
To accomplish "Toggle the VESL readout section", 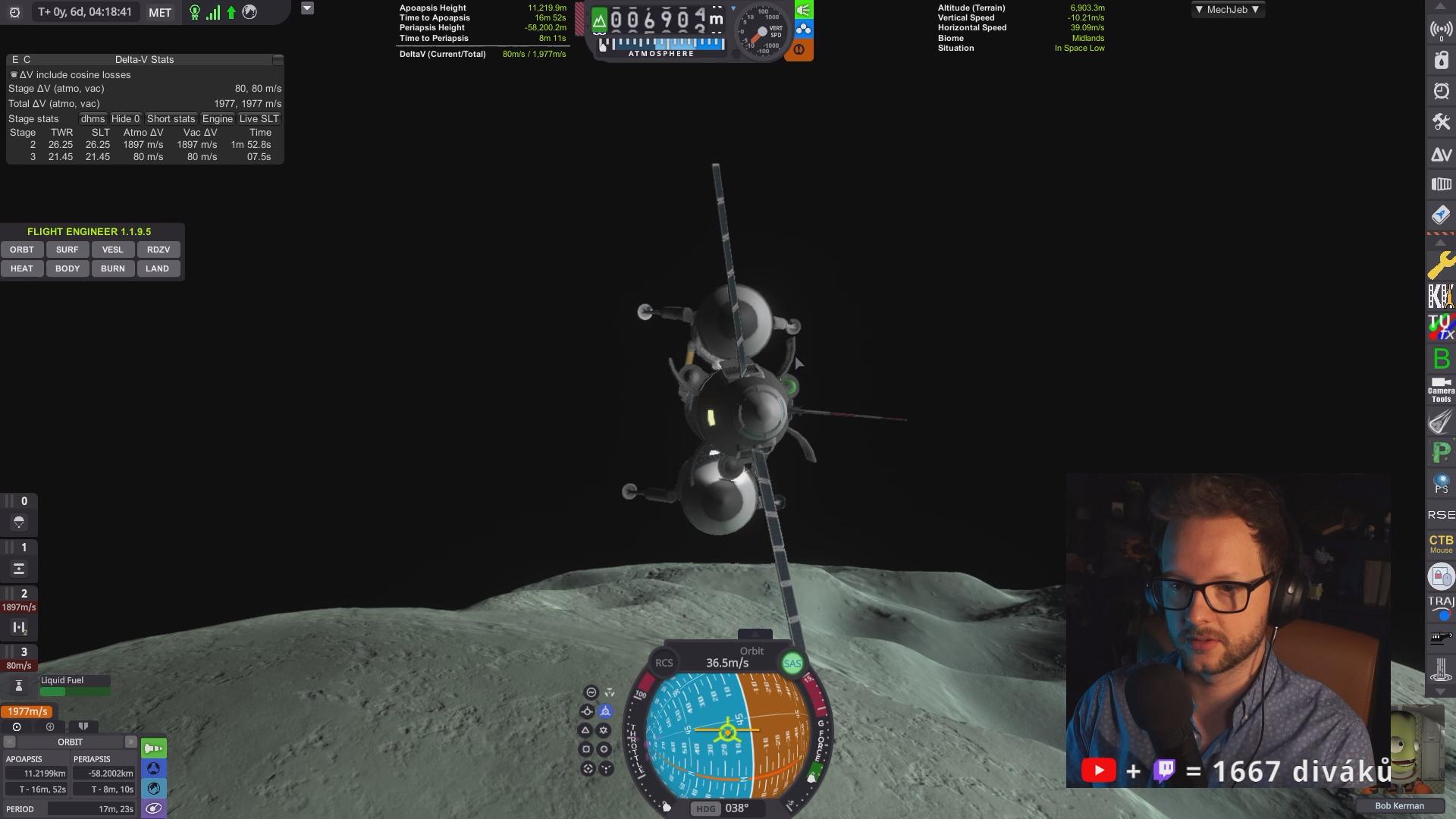I will [x=112, y=249].
